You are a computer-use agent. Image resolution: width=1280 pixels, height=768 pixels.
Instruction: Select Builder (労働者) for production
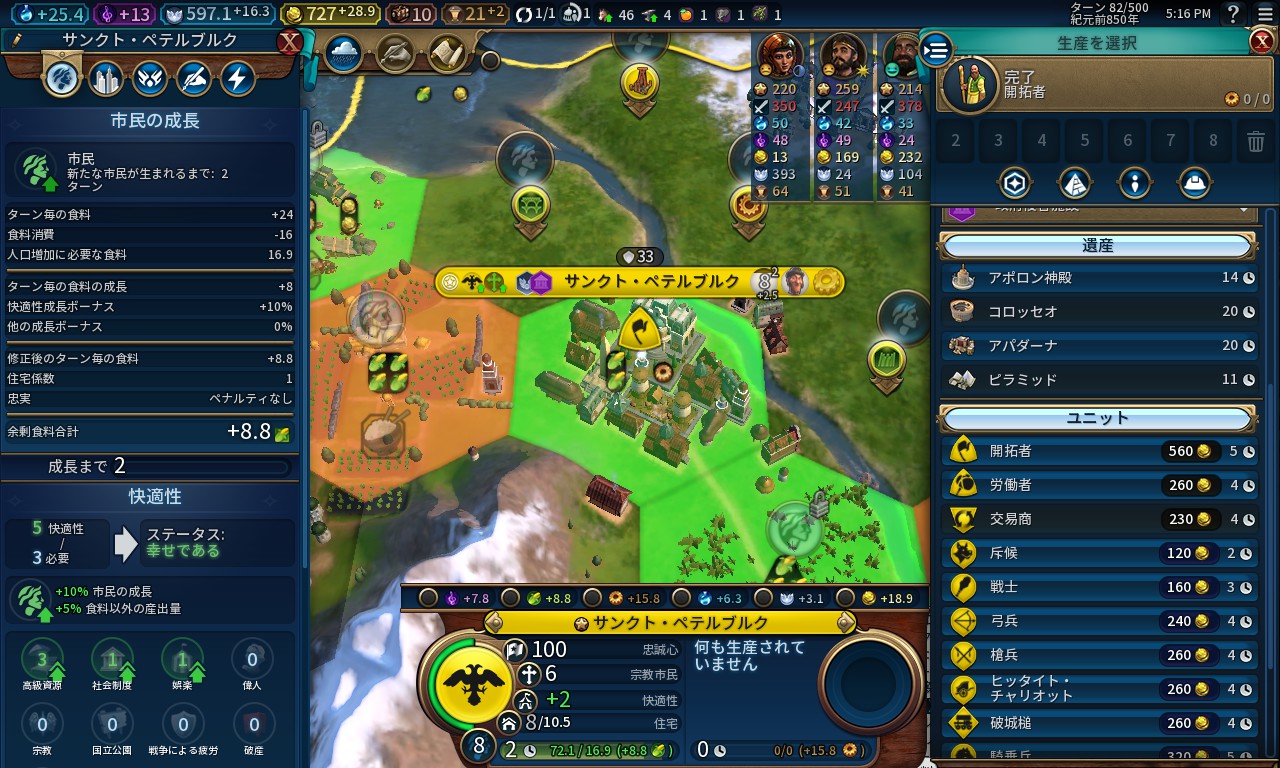pos(1098,485)
